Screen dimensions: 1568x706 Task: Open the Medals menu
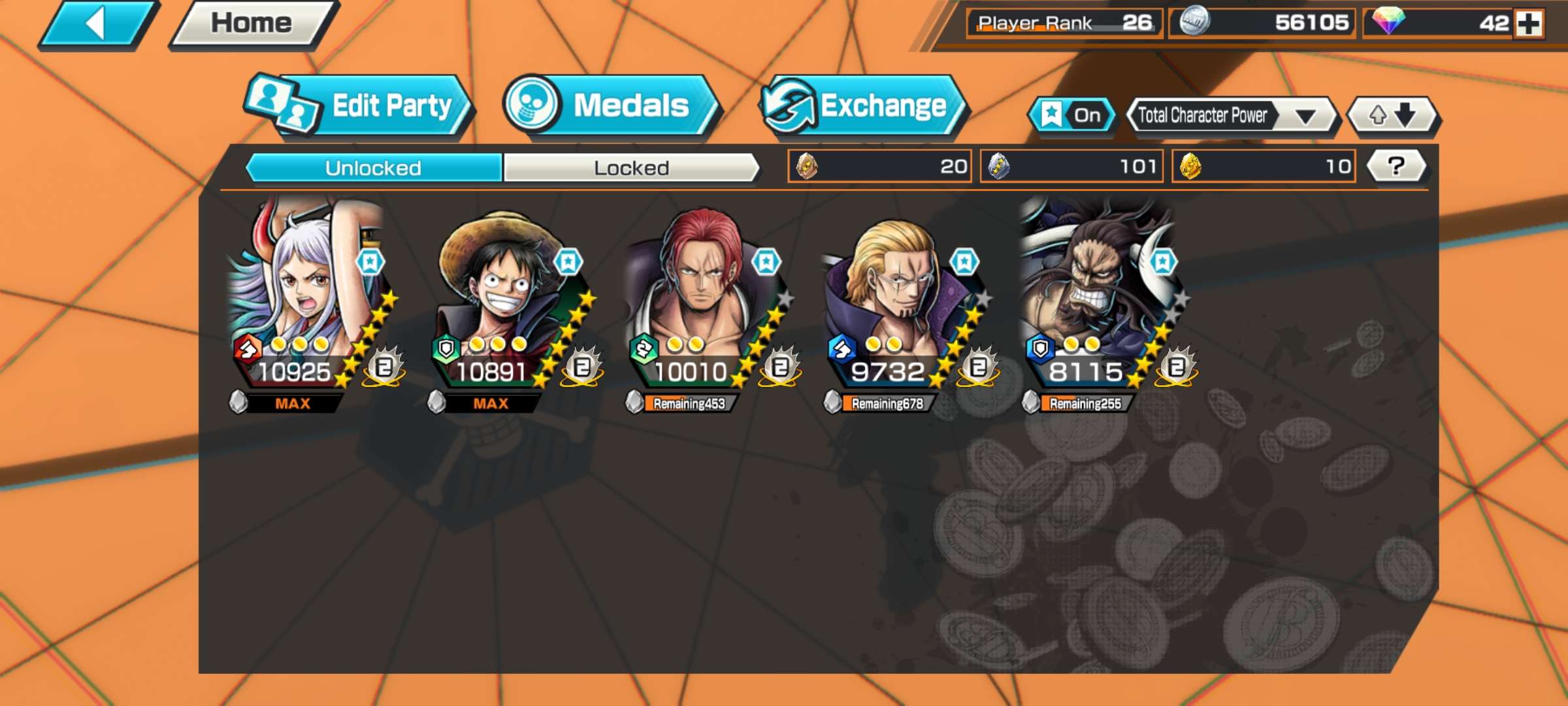[x=611, y=106]
